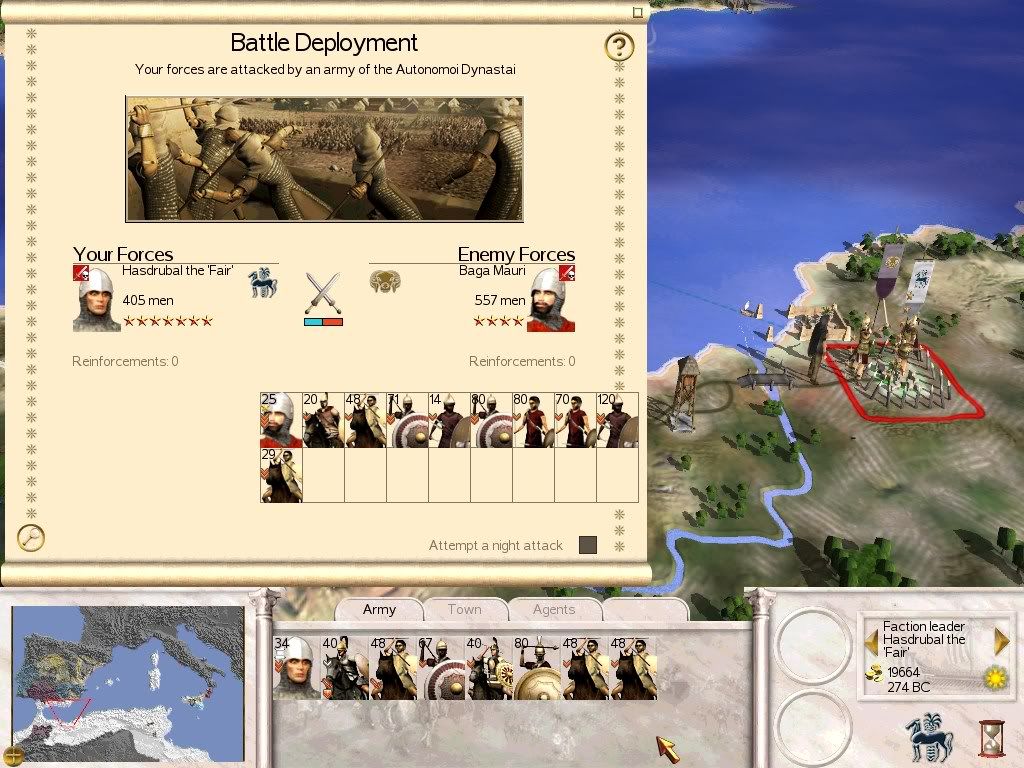
Task: Switch to the Town tab
Action: point(464,609)
